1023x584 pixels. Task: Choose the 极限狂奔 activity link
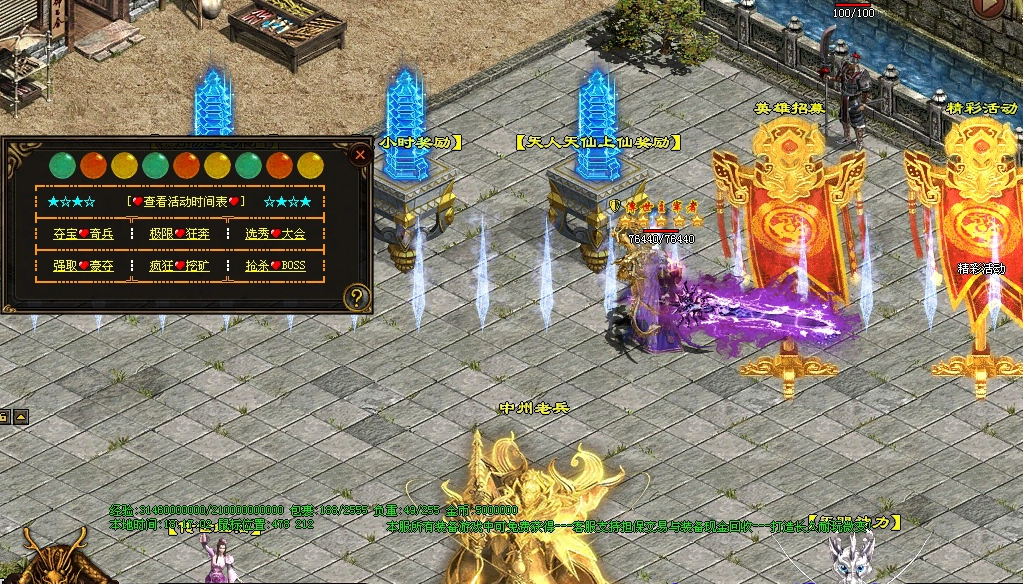coord(180,234)
